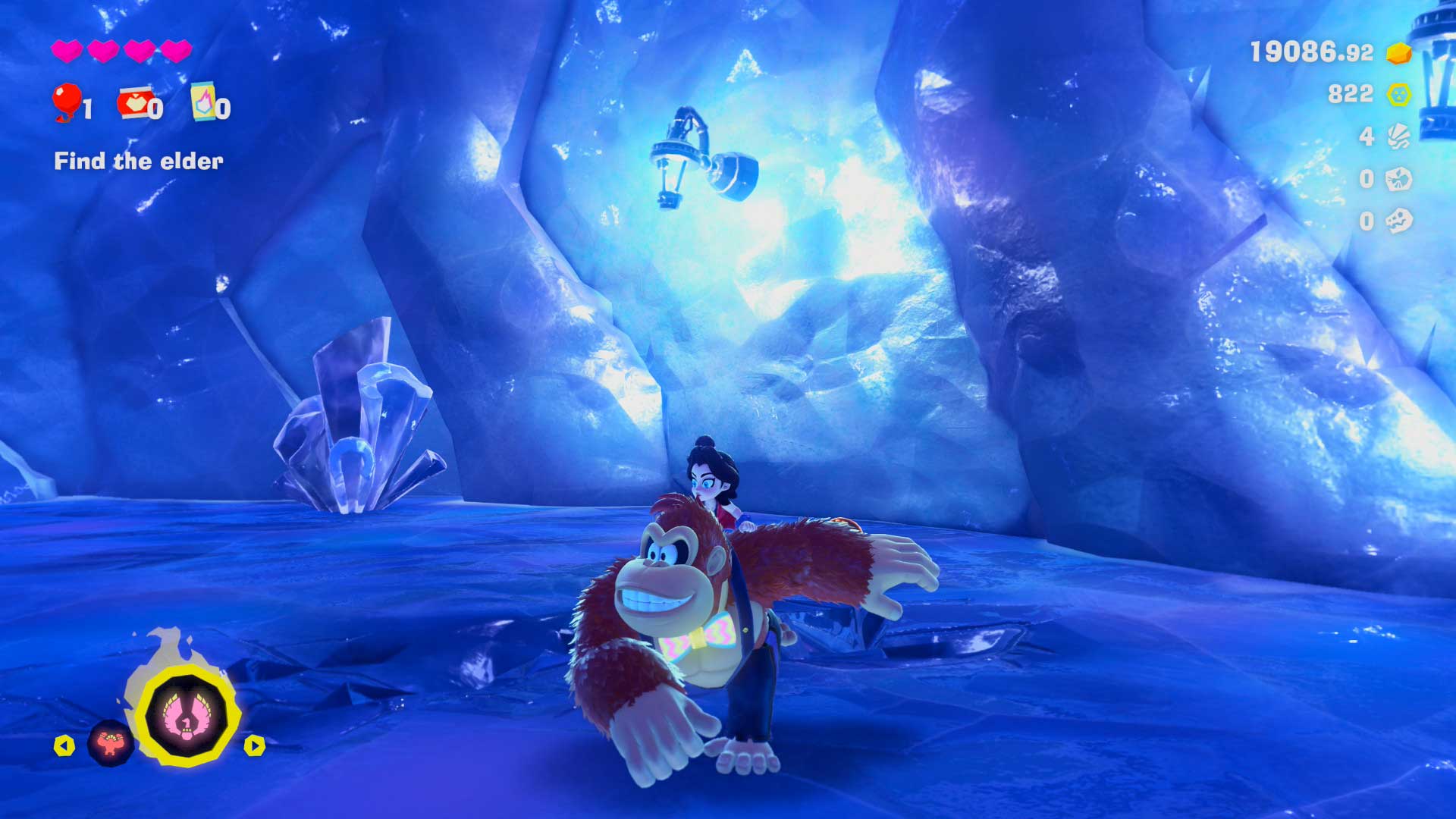Image resolution: width=1456 pixels, height=819 pixels.
Task: Click the Banandium counter showing 822
Action: 1350,94
